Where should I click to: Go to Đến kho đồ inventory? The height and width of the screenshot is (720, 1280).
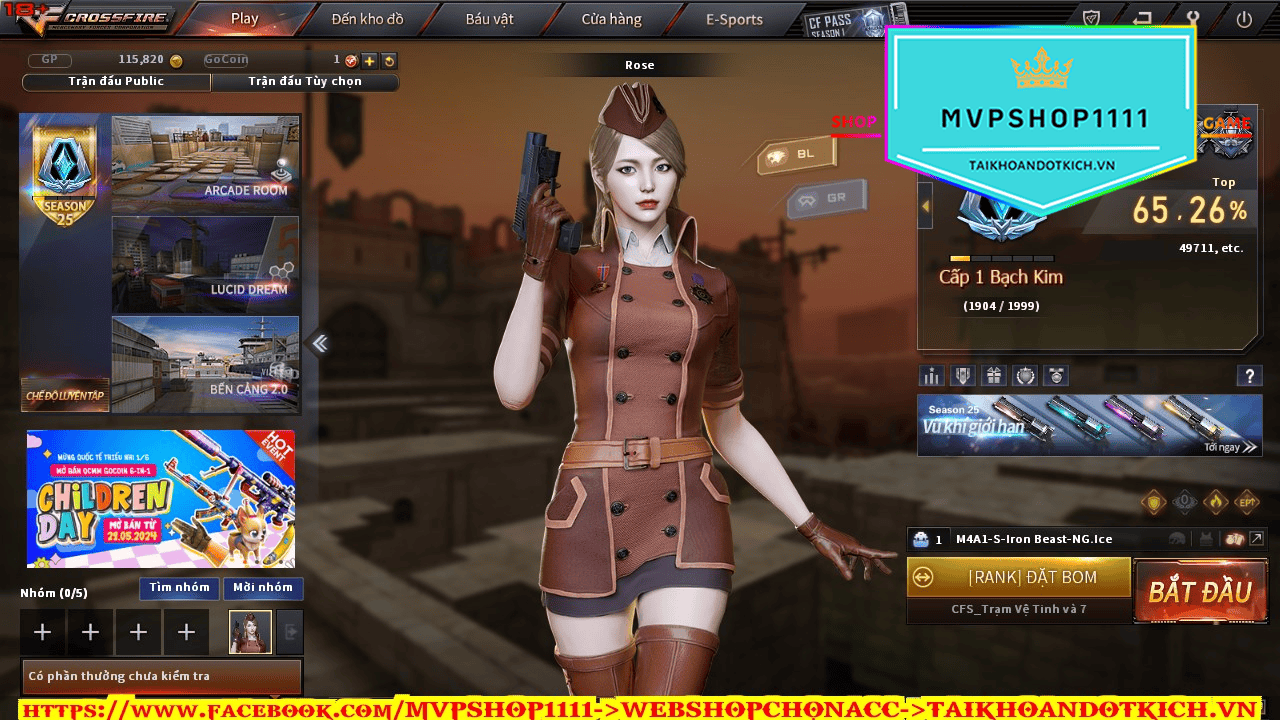(x=367, y=19)
